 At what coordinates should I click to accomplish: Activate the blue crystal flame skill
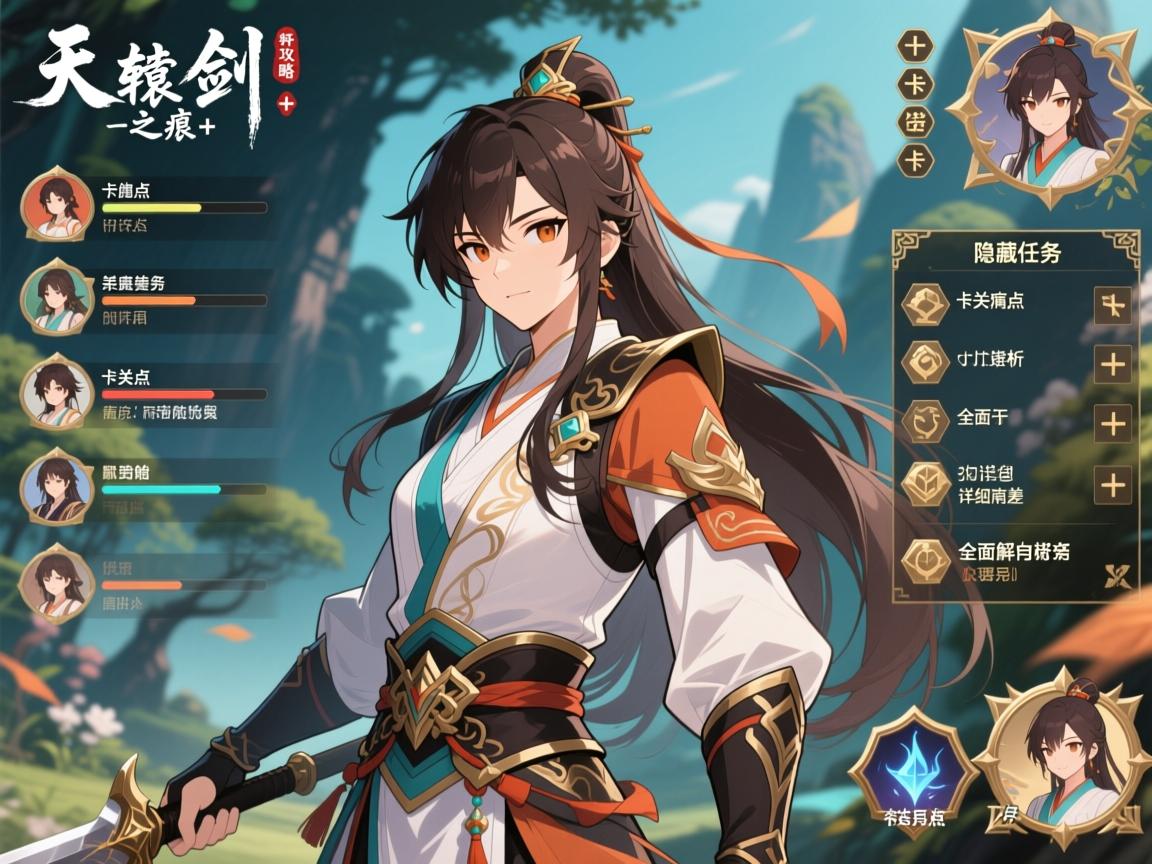(911, 767)
